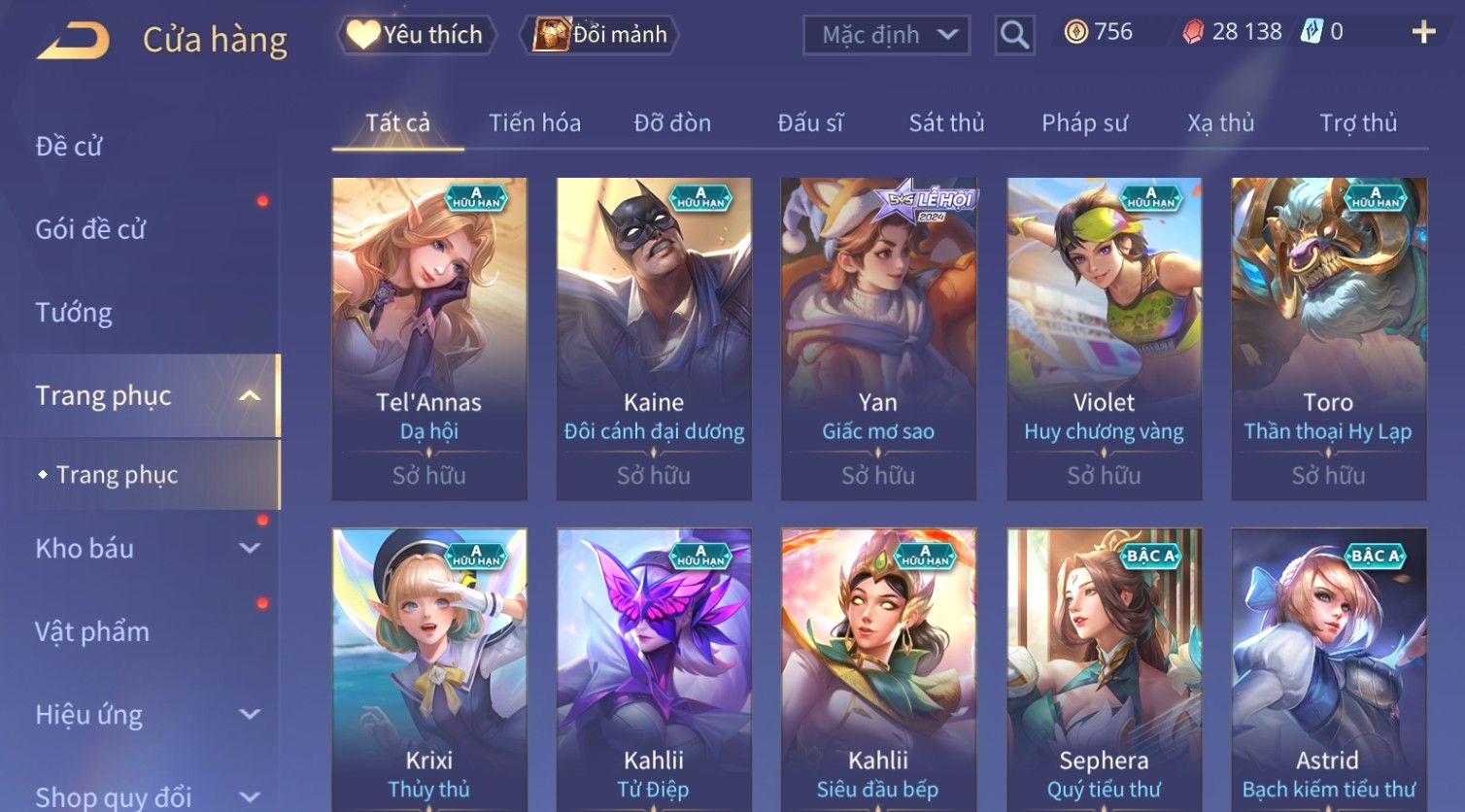Open the Mặc định sort dropdown
This screenshot has height=812, width=1465.
886,35
